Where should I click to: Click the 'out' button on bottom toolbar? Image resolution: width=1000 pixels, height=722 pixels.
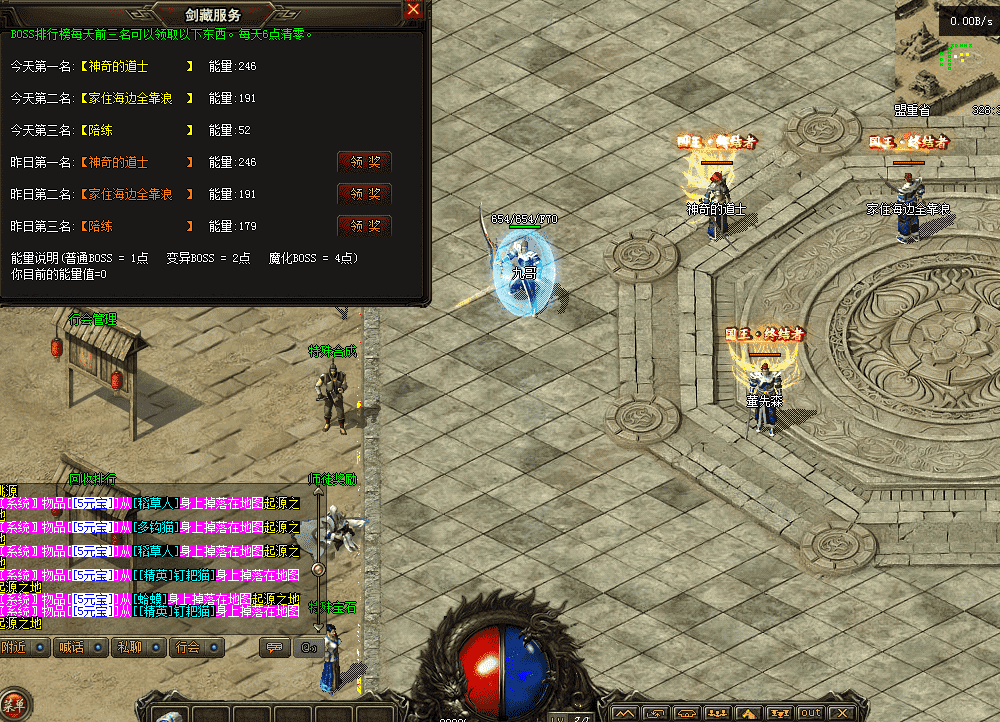tap(811, 713)
